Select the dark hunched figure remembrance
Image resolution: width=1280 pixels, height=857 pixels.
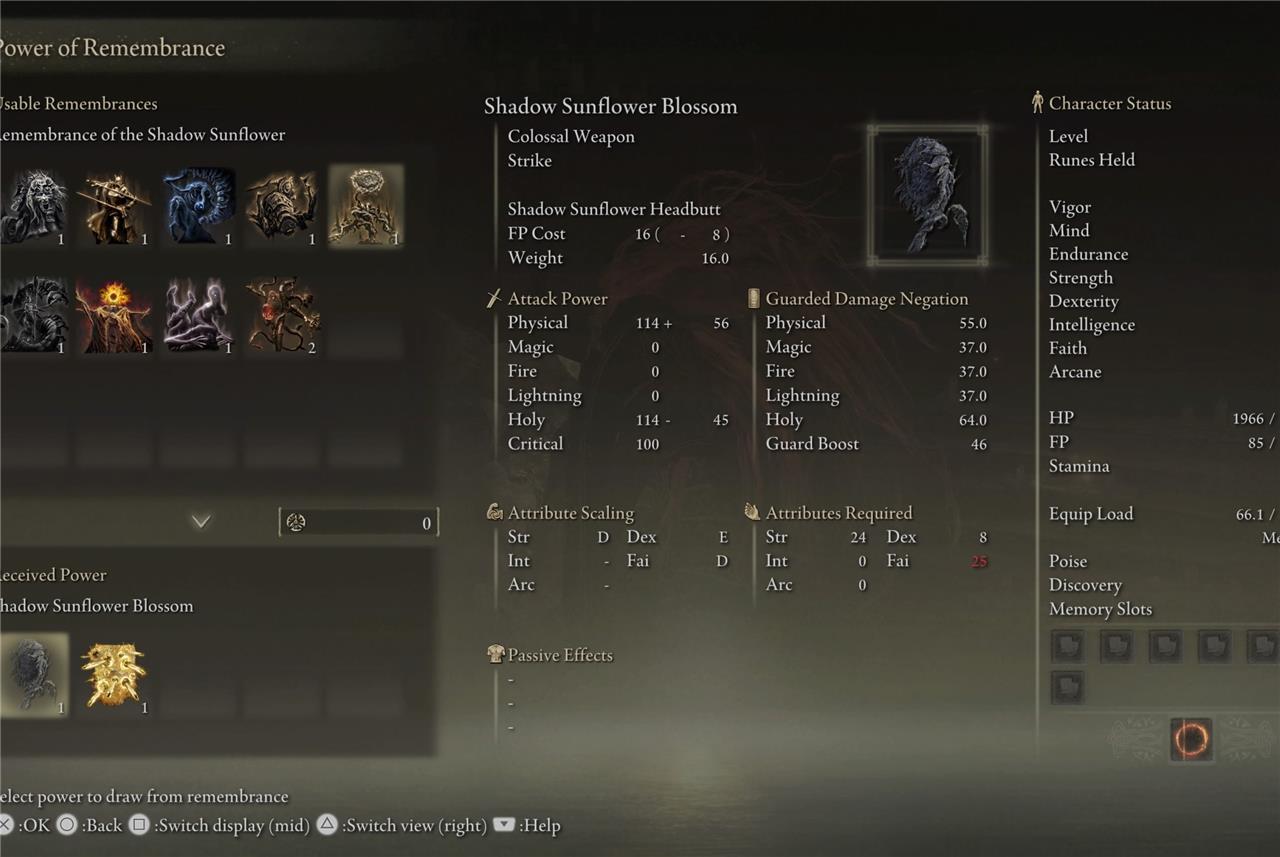point(33,315)
